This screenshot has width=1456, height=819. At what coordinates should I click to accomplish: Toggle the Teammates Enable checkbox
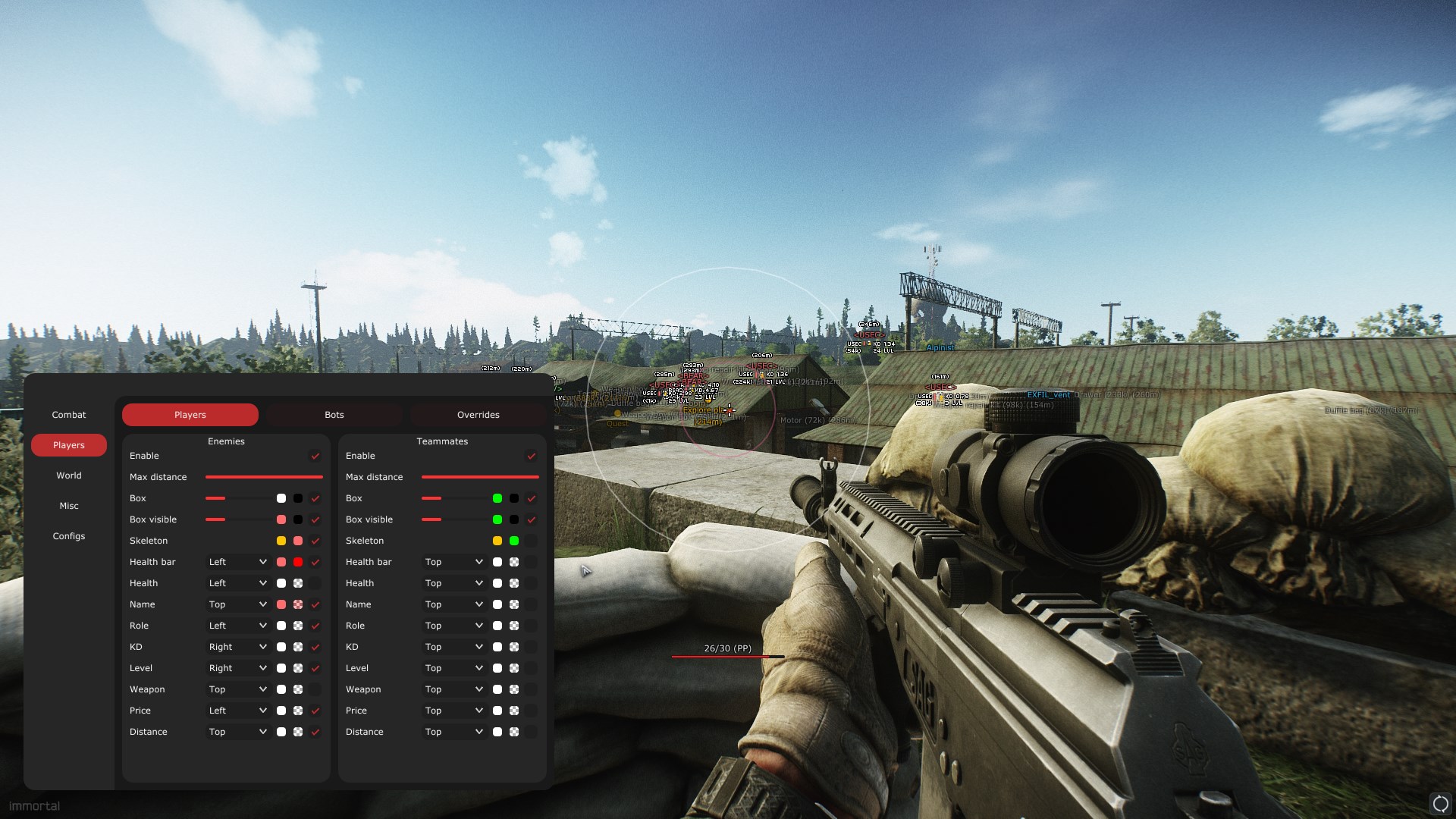(x=531, y=456)
